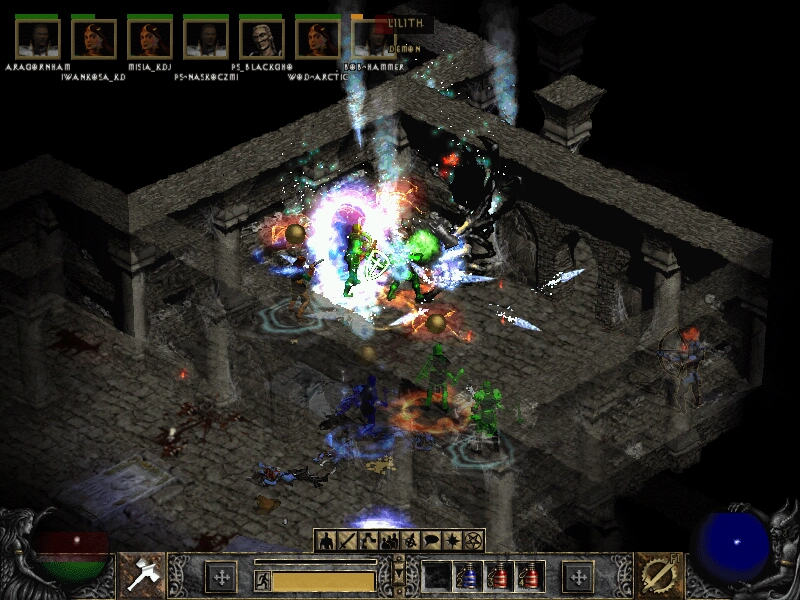Select Misia_kdj's party portrait
The width and height of the screenshot is (800, 600).
pos(150,38)
